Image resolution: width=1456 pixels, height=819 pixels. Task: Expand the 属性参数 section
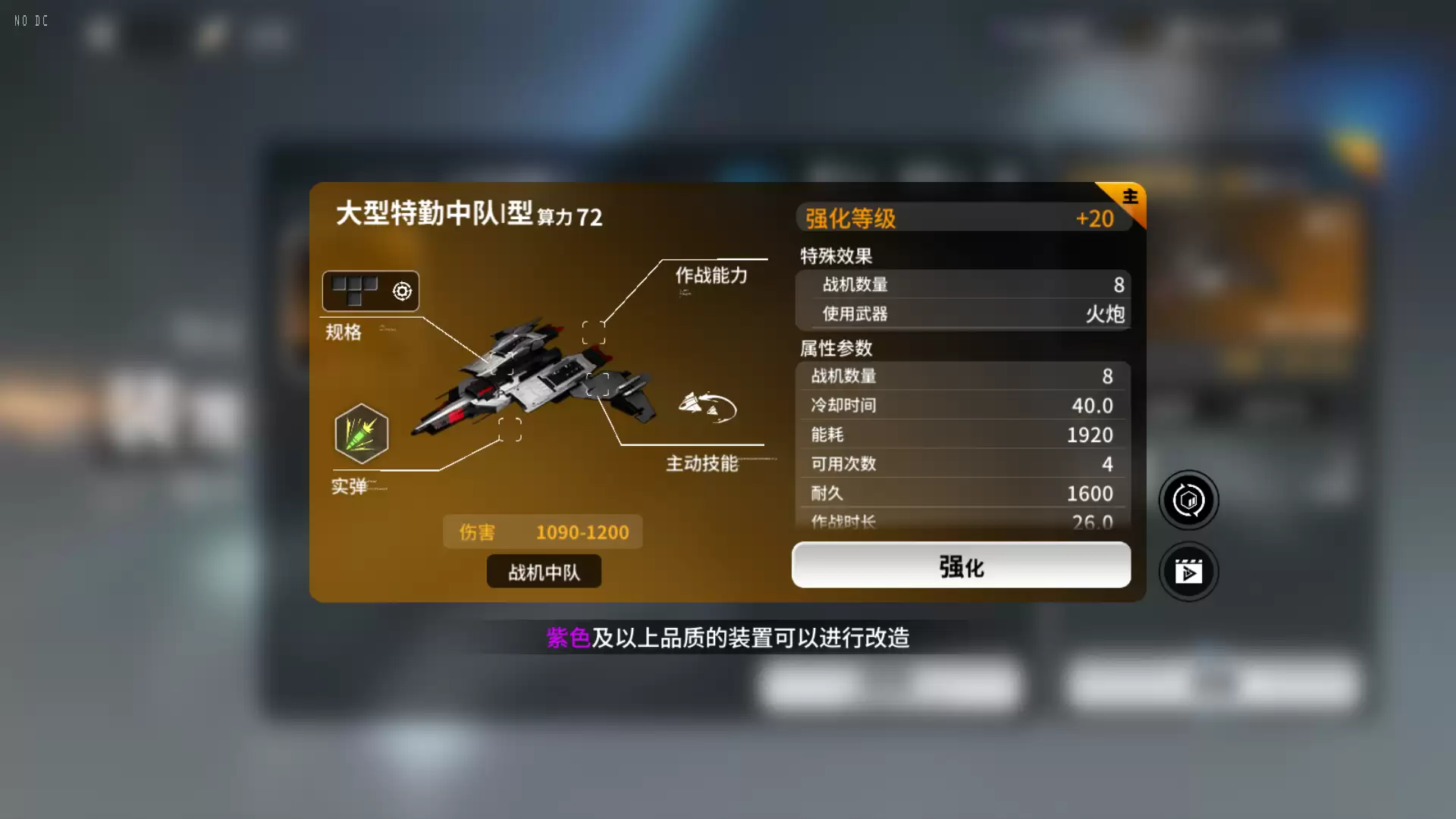(834, 348)
